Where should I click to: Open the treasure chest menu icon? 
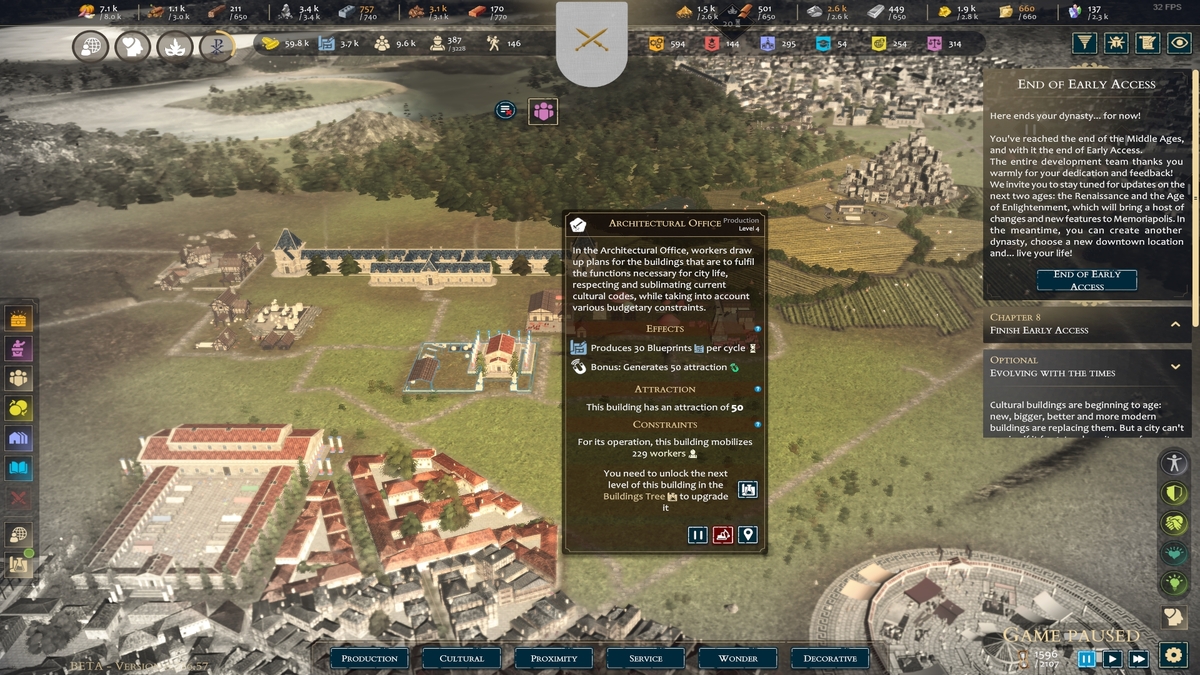click(x=18, y=319)
